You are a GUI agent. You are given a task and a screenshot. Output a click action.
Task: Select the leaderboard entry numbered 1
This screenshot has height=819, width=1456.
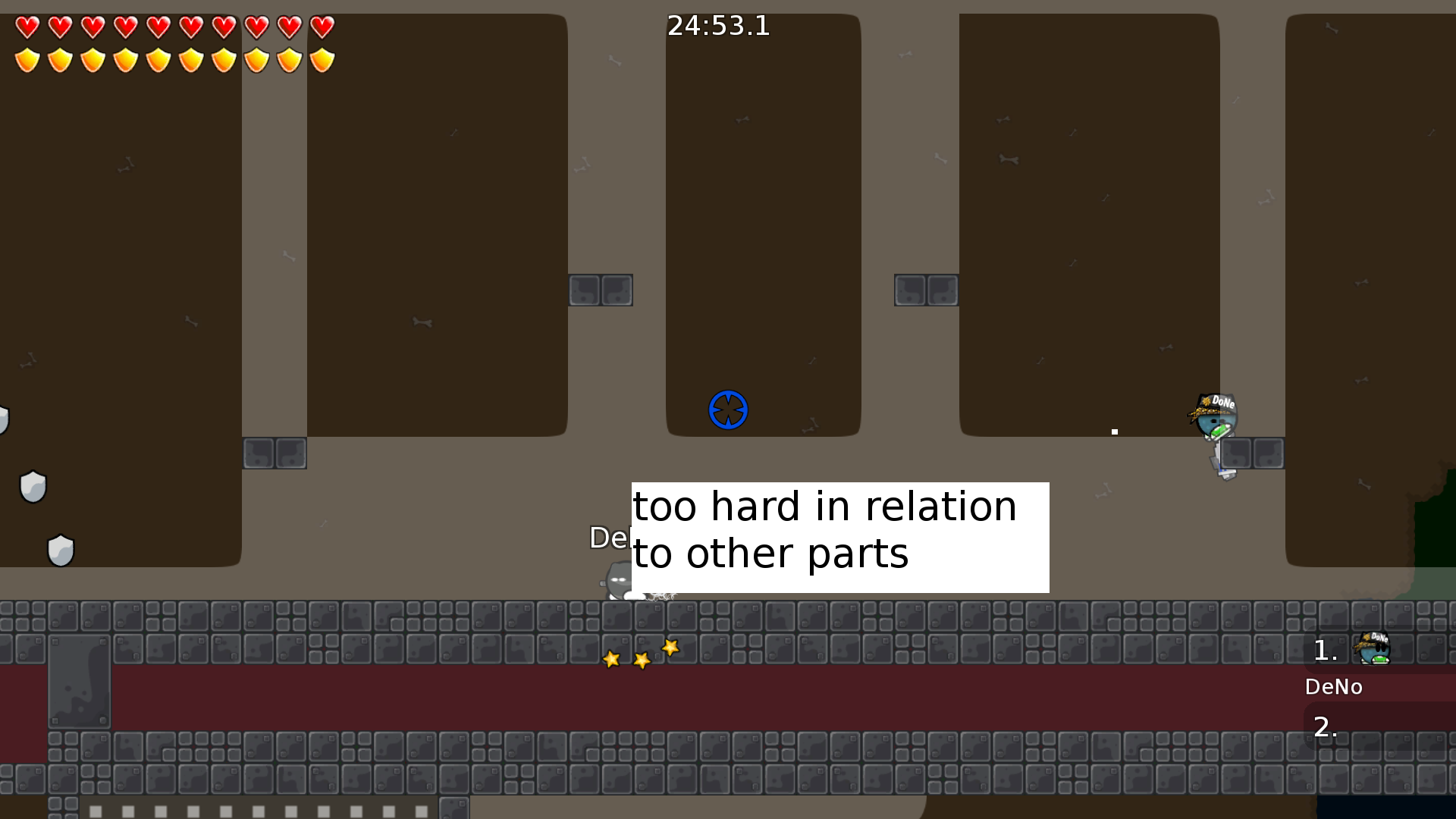tap(1323, 651)
